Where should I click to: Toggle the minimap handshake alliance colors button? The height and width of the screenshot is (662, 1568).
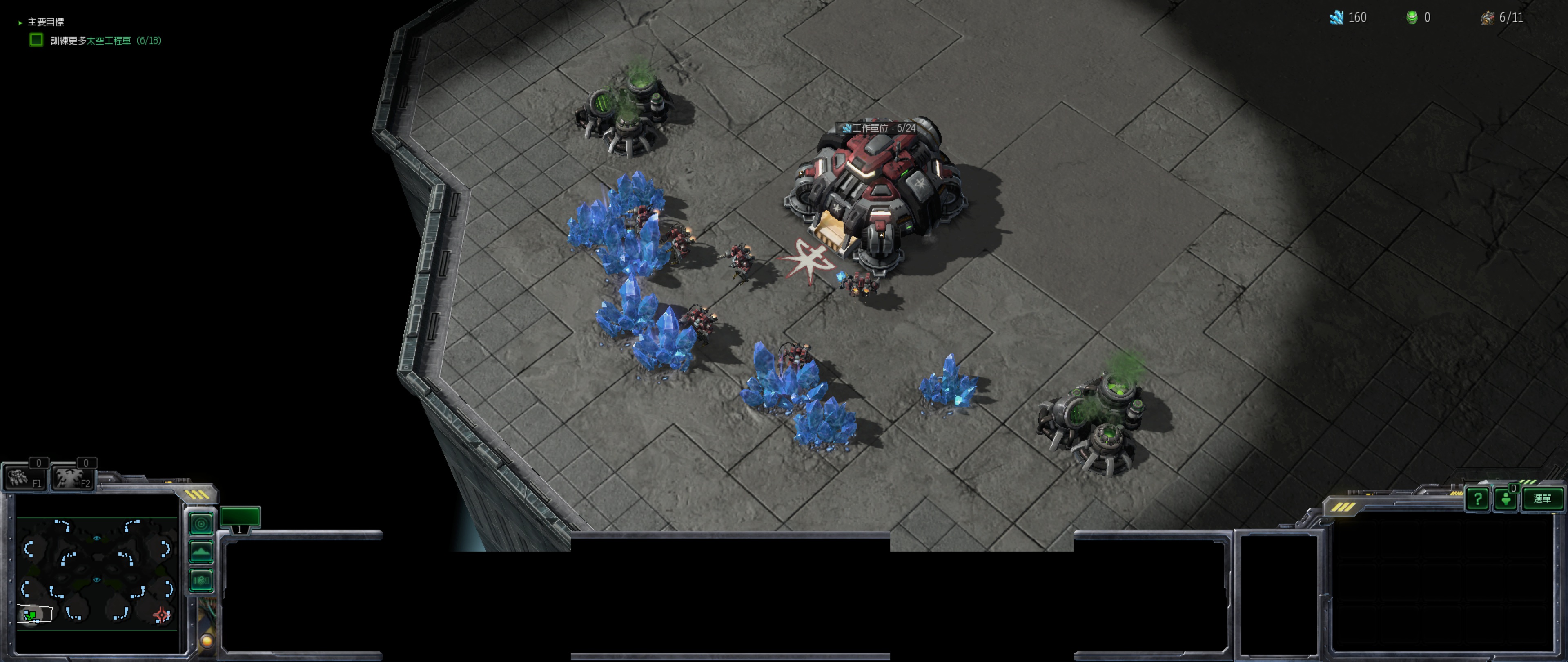pos(201,580)
